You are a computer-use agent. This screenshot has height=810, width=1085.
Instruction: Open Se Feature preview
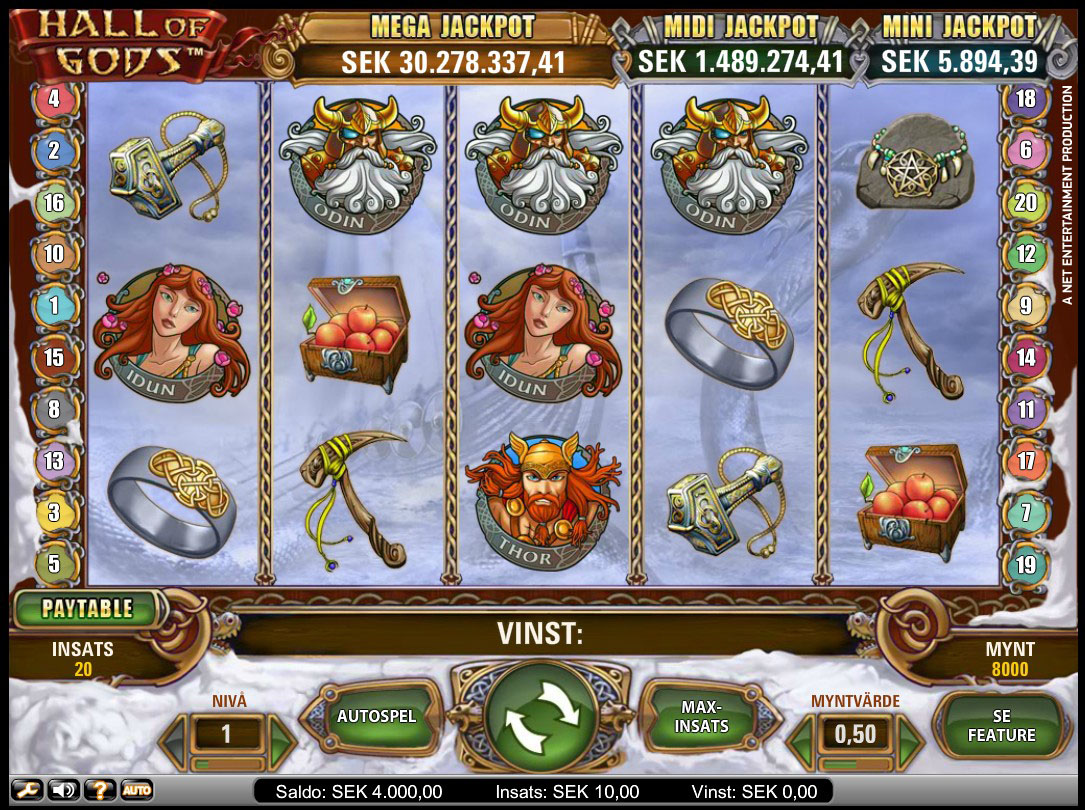tap(1001, 726)
